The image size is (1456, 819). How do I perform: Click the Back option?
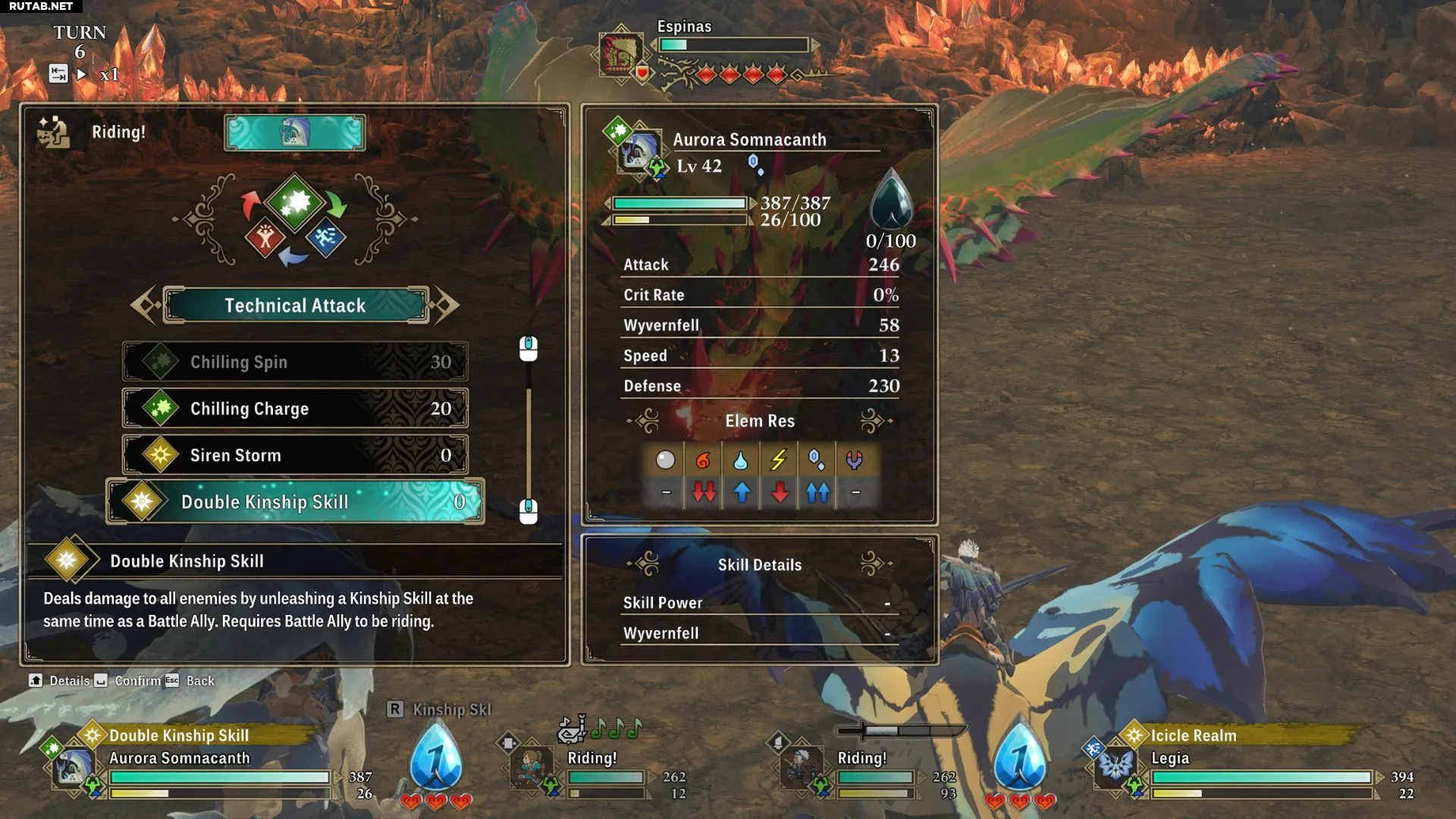click(x=199, y=681)
